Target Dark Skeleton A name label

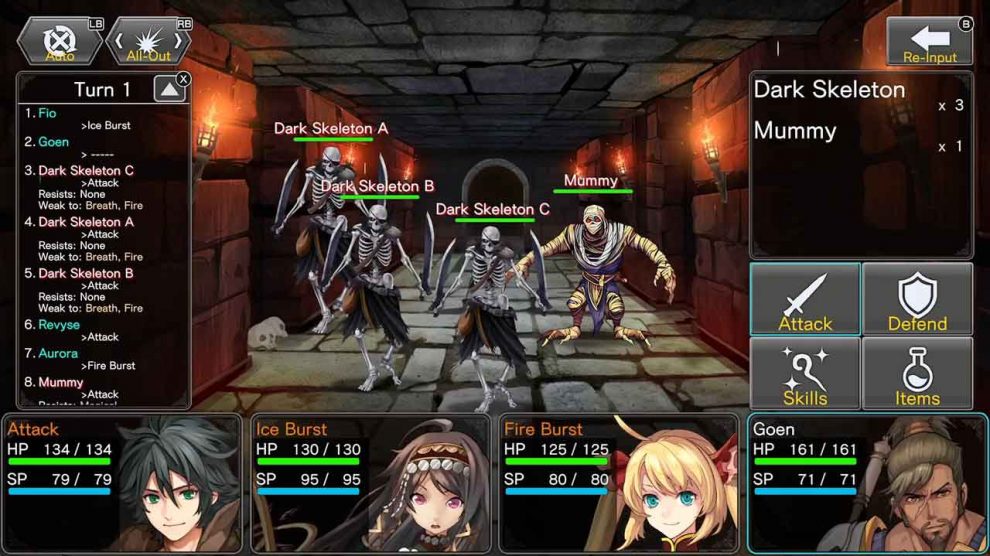click(331, 129)
